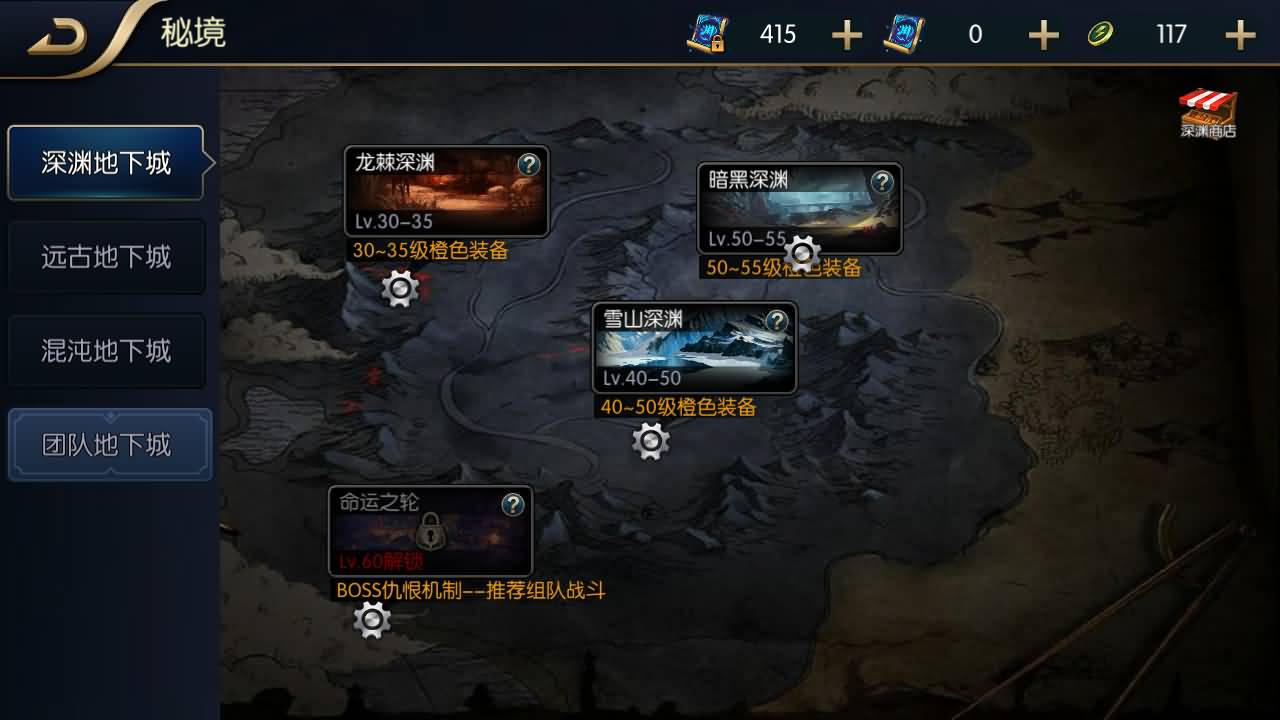Click the blue ticket currency icon showing 415
Image resolution: width=1280 pixels, height=720 pixels.
706,33
